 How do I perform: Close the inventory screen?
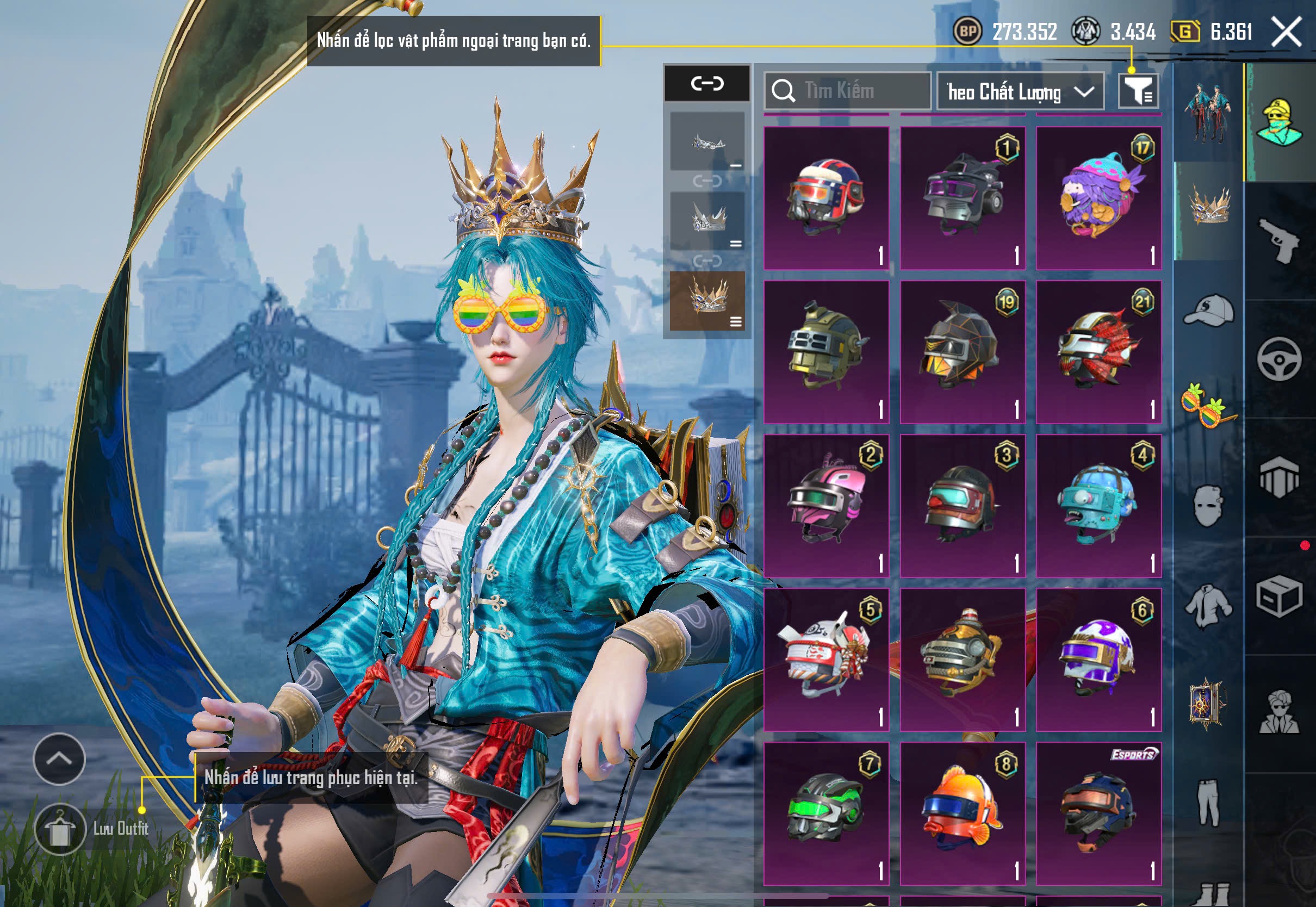point(1287,32)
